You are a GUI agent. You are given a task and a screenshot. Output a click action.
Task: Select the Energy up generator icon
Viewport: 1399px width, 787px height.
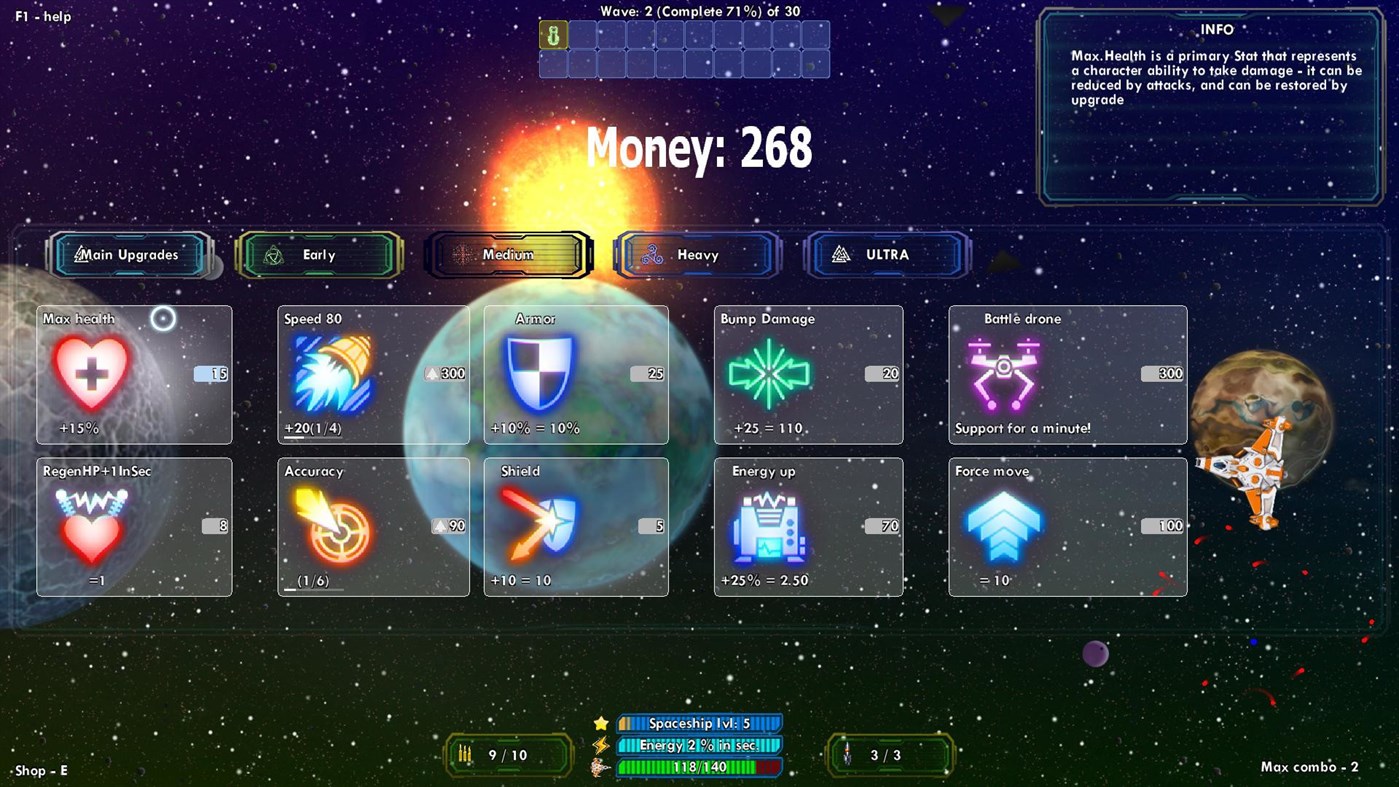point(768,527)
